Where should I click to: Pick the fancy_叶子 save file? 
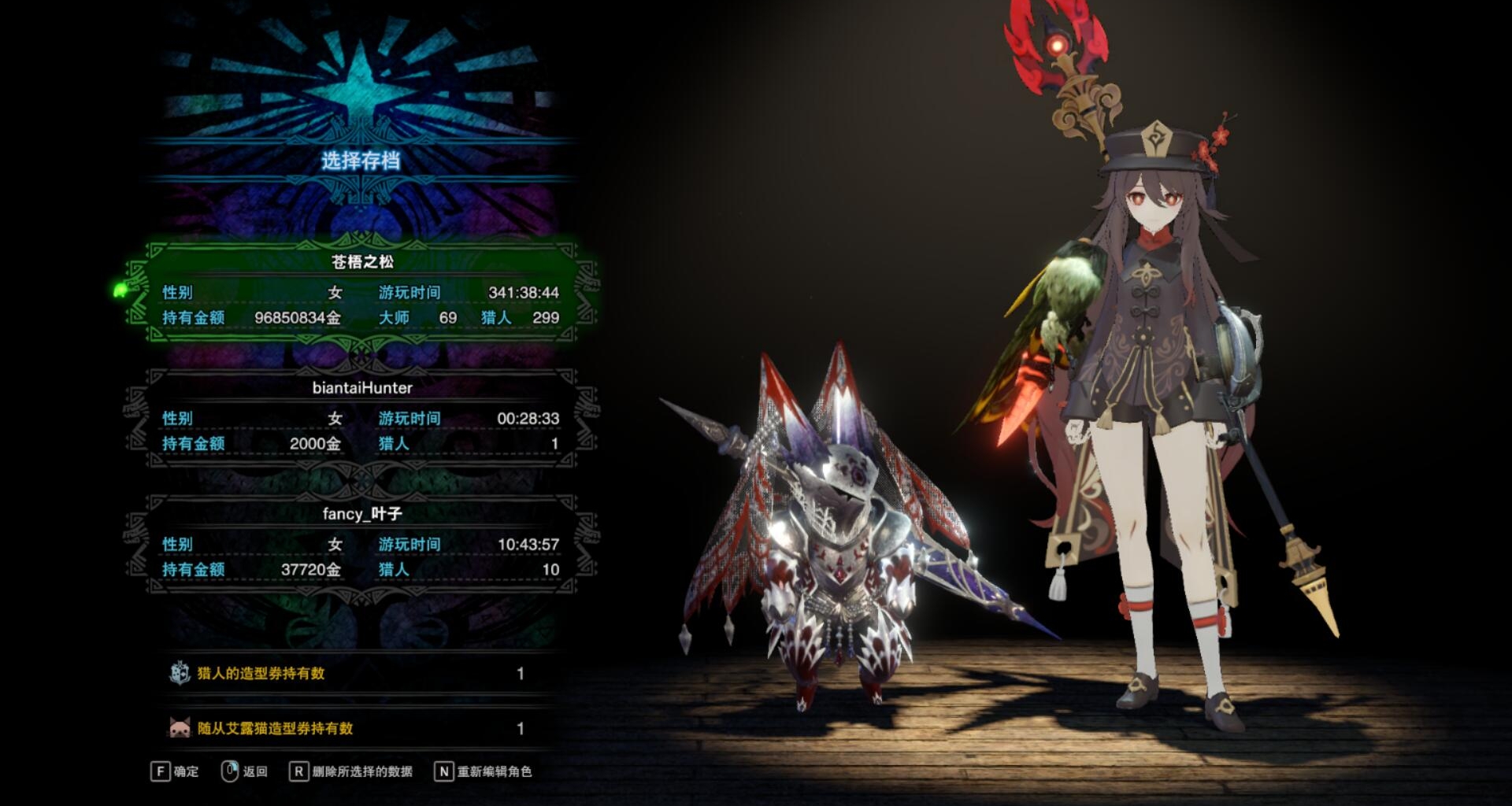pyautogui.click(x=361, y=543)
